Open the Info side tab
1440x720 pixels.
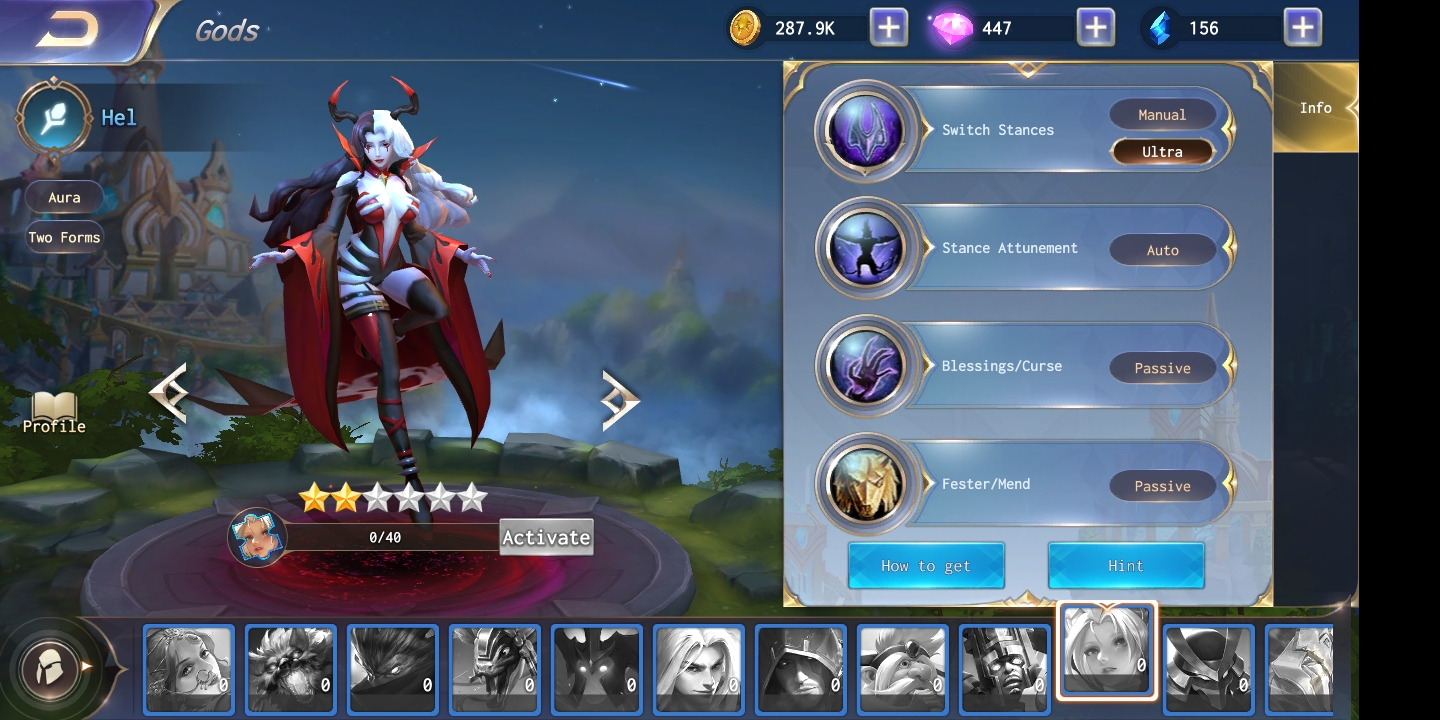[1316, 107]
